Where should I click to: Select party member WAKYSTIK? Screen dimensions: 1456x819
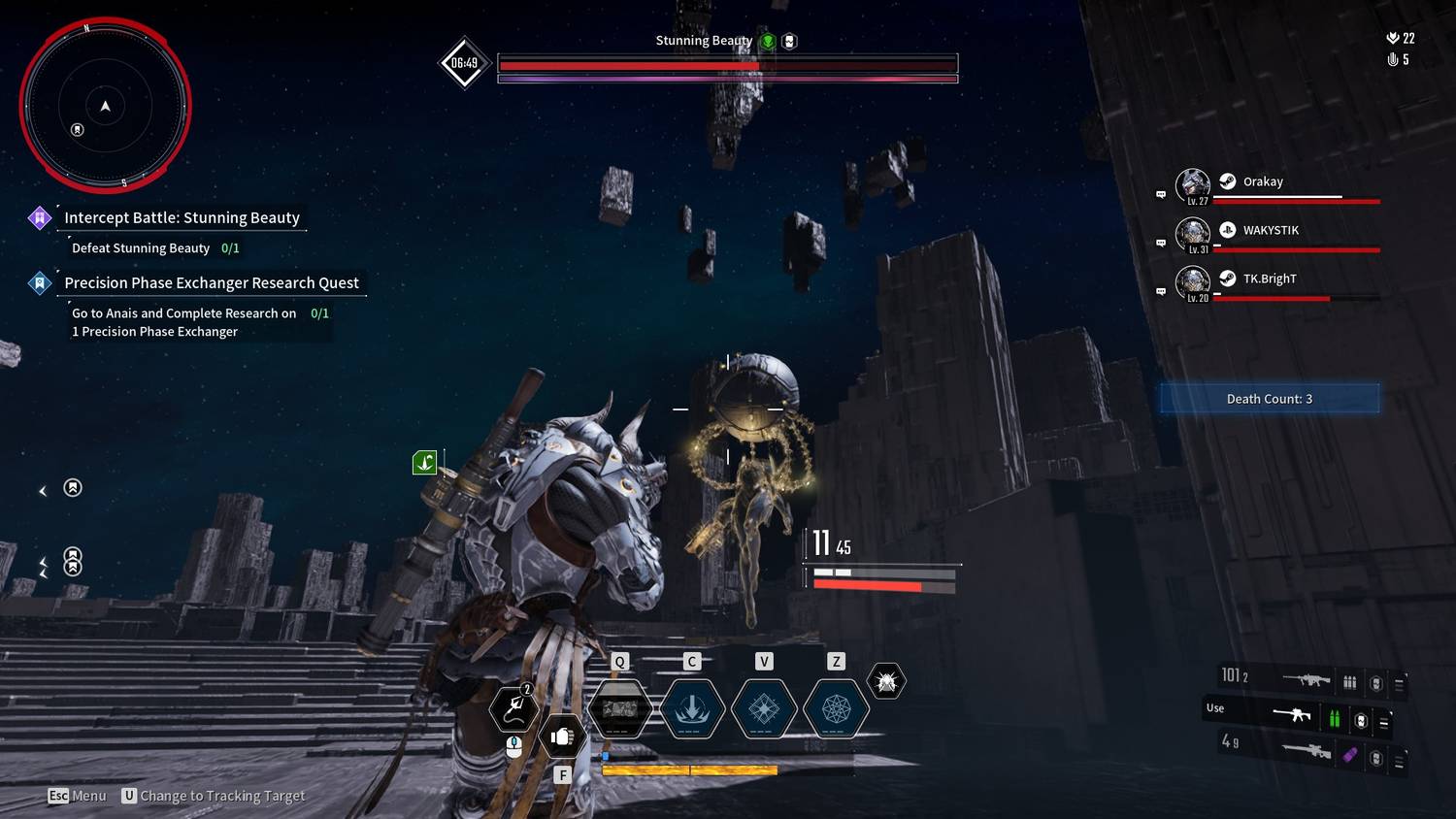1270,230
